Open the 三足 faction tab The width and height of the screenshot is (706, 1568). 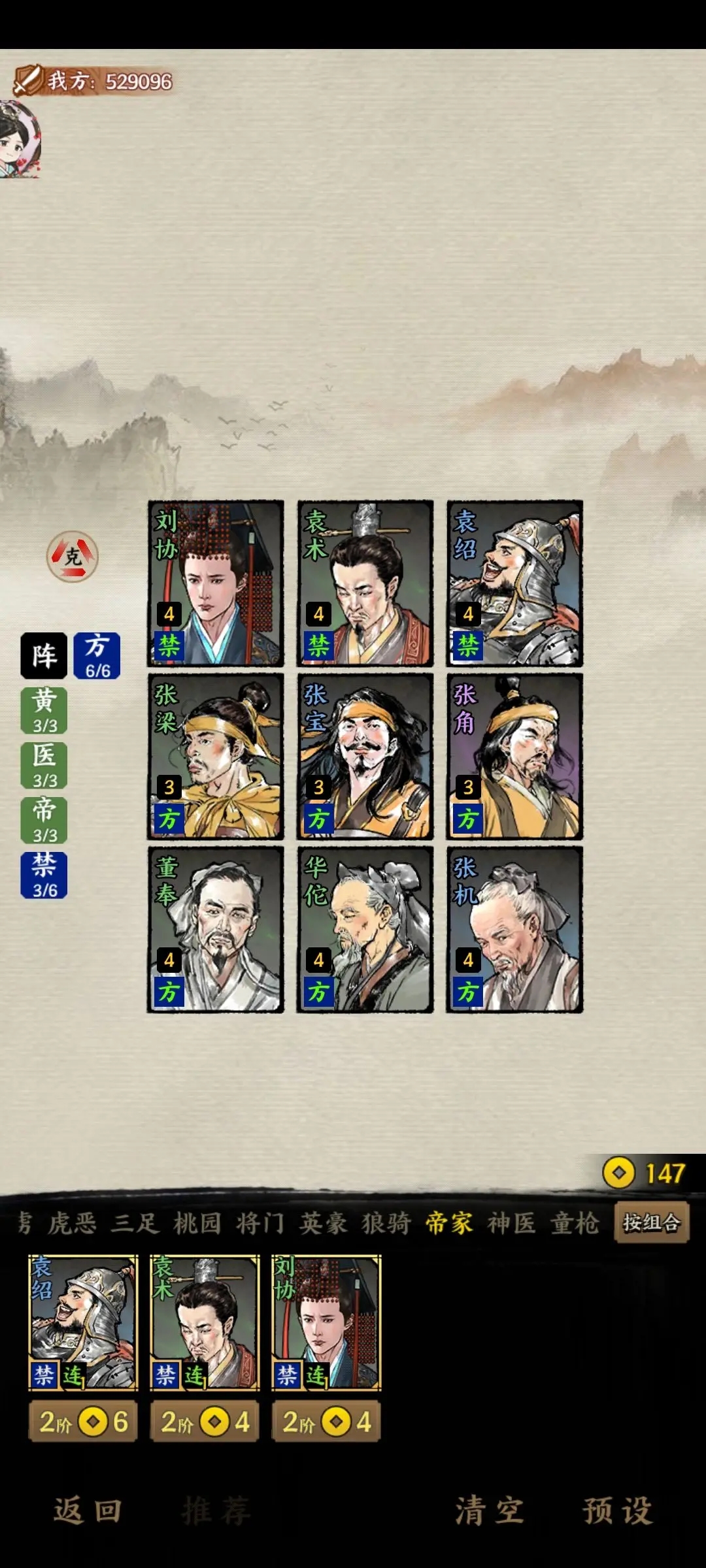[x=135, y=1223]
